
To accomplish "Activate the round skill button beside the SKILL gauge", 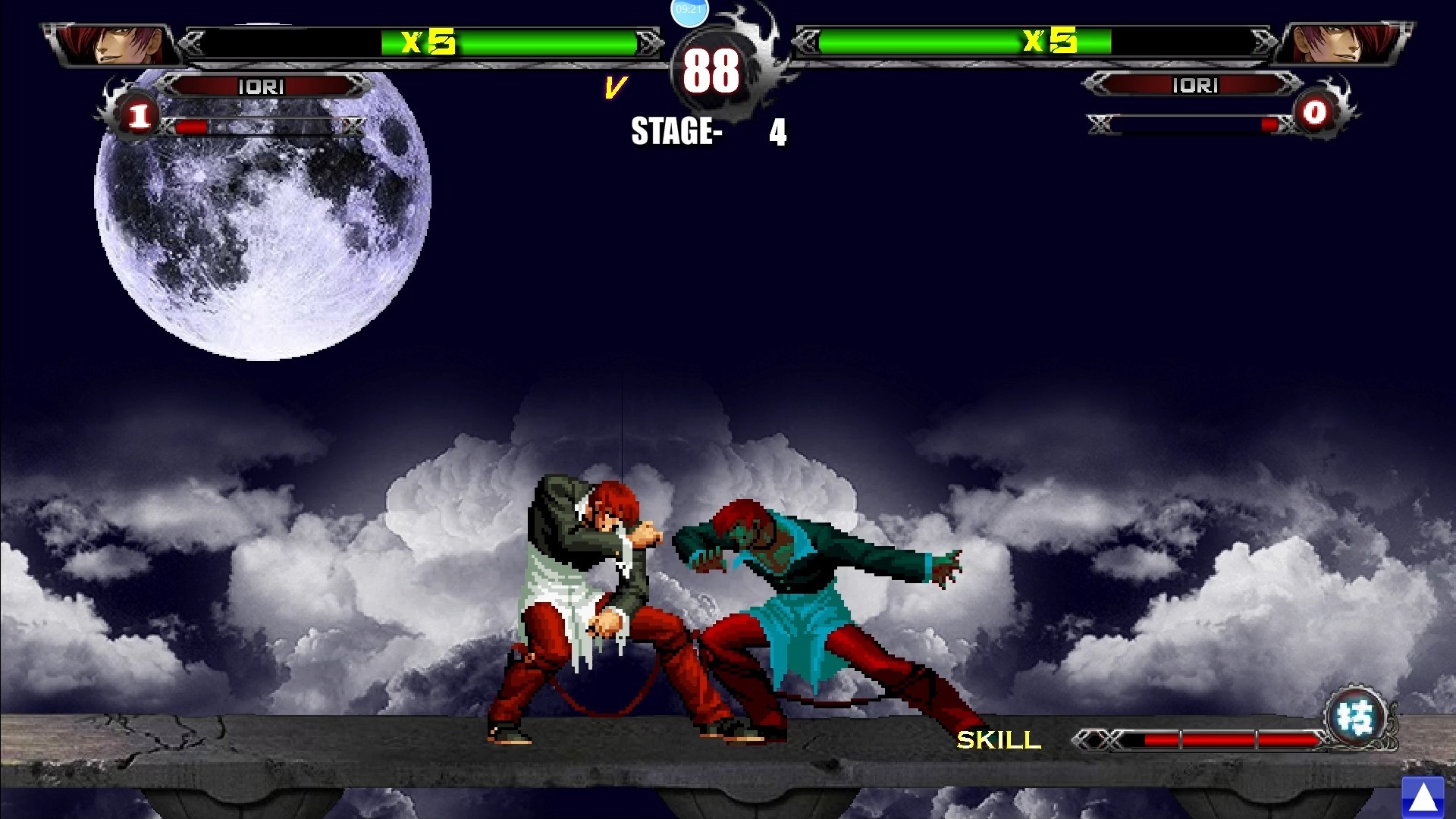I will coord(1357,717).
